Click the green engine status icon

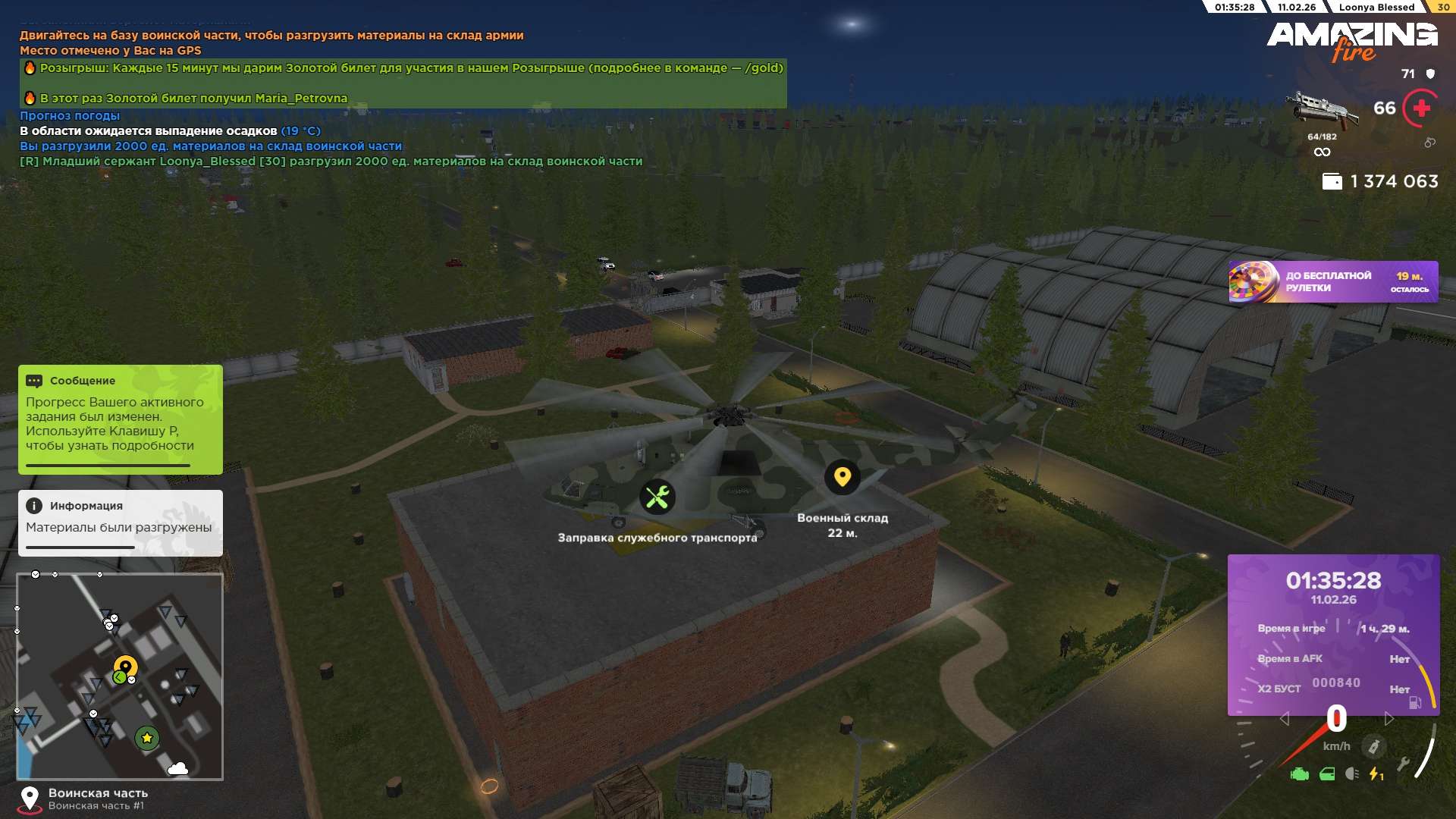click(1299, 774)
